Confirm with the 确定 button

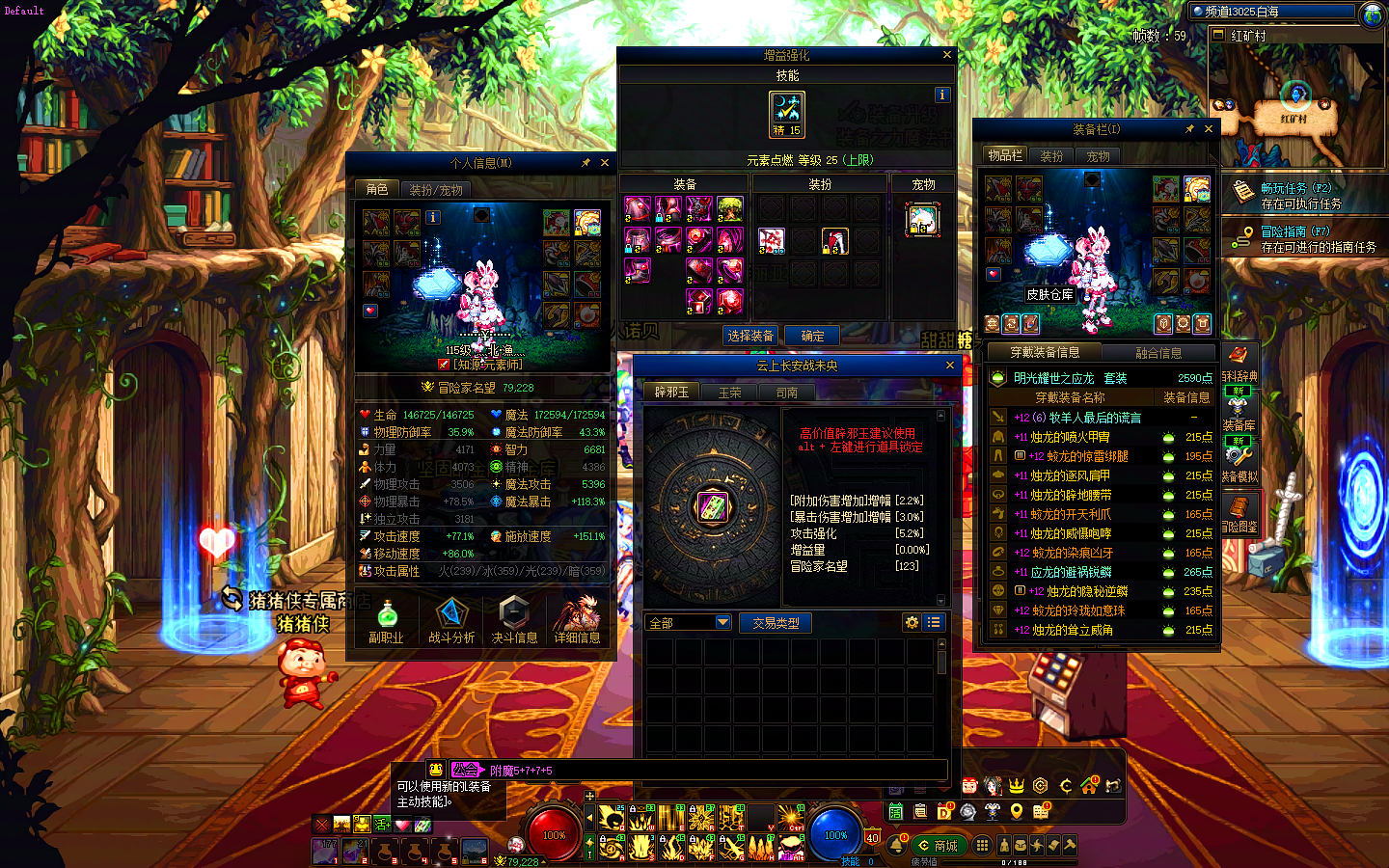pyautogui.click(x=812, y=336)
